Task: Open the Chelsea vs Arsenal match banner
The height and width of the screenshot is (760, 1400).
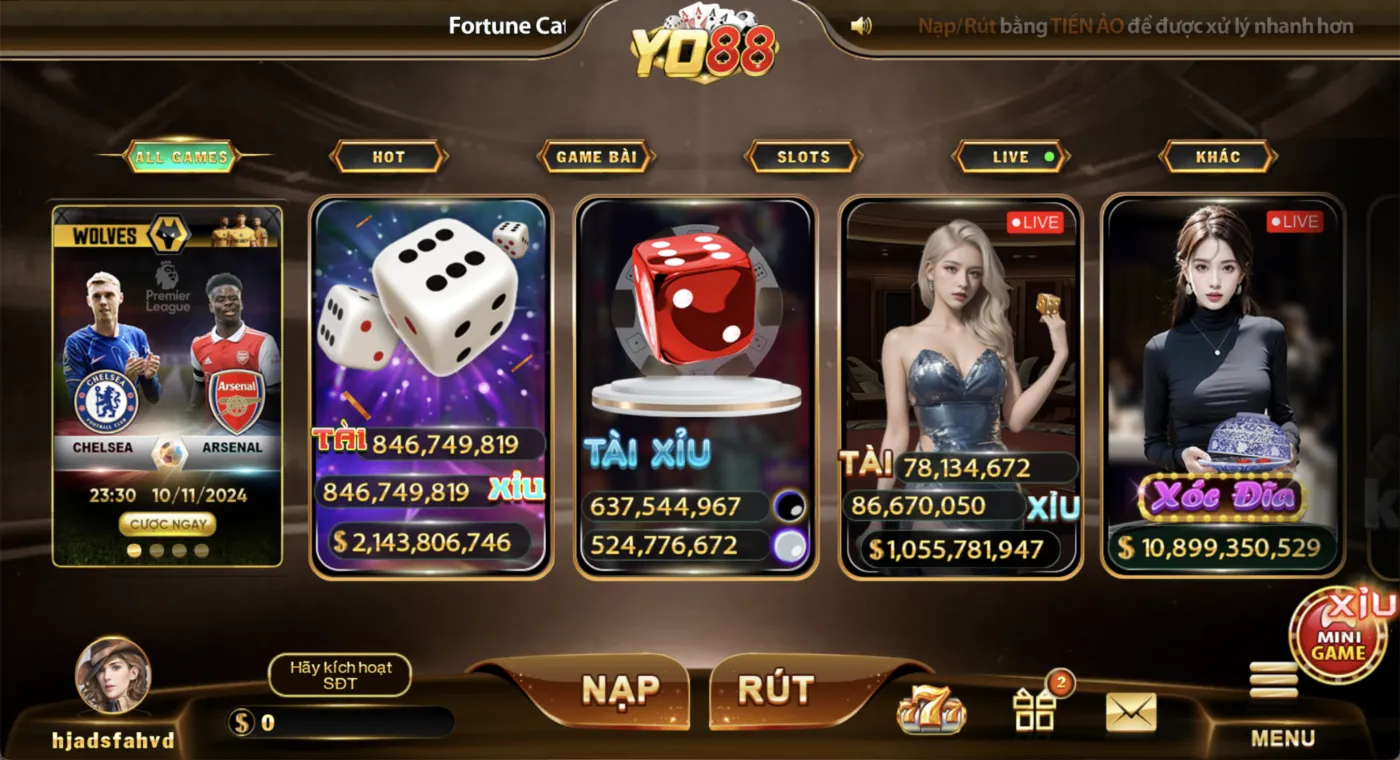Action: coord(167,360)
